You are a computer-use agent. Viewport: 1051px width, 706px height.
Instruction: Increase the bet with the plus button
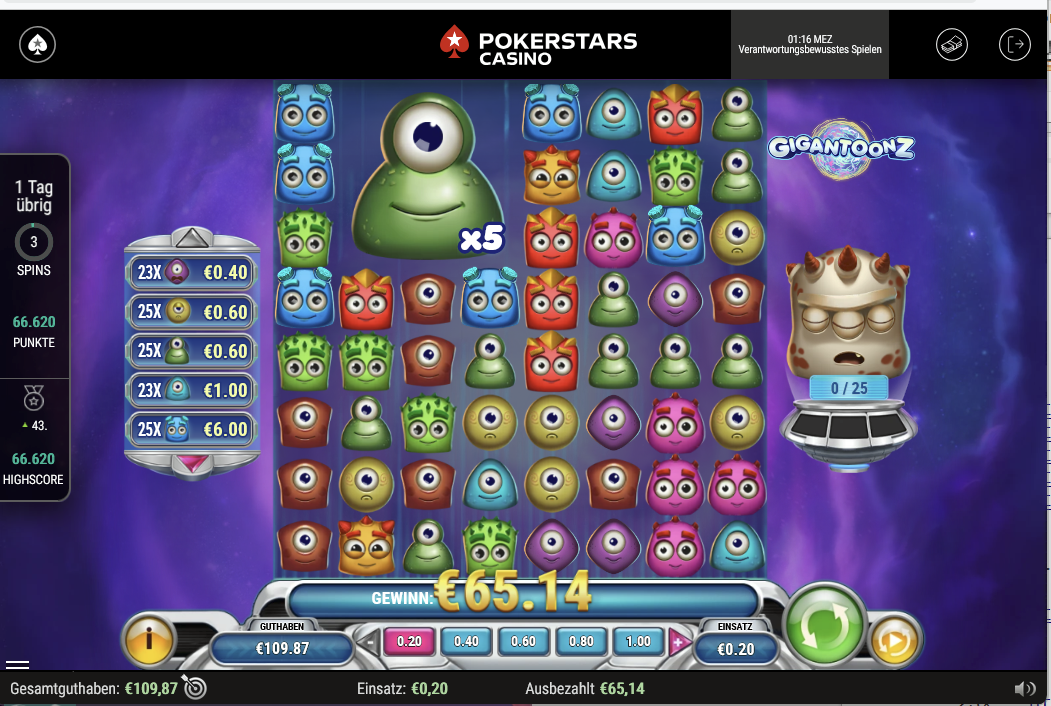tap(680, 642)
